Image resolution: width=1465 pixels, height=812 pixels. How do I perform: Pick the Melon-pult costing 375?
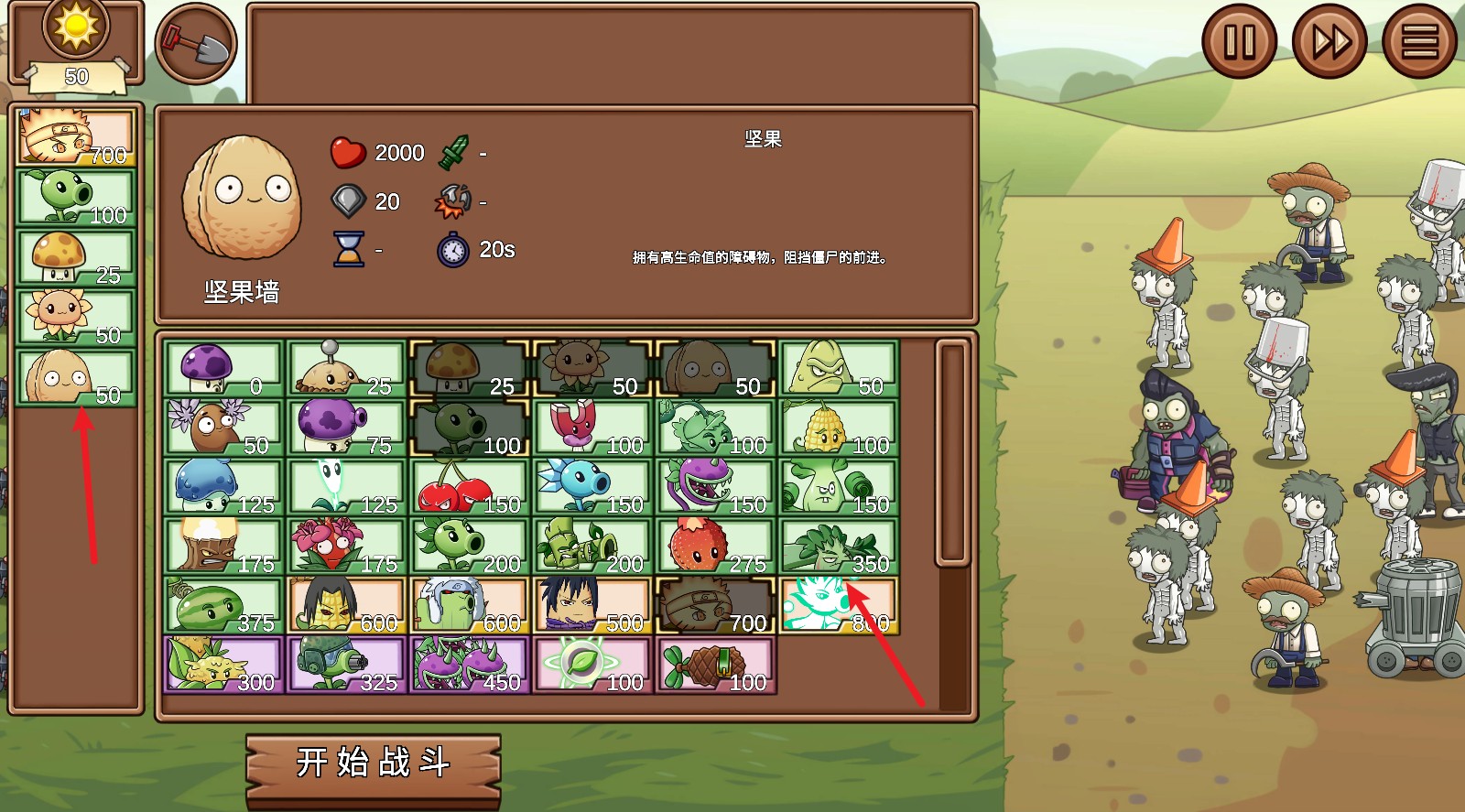tap(222, 604)
